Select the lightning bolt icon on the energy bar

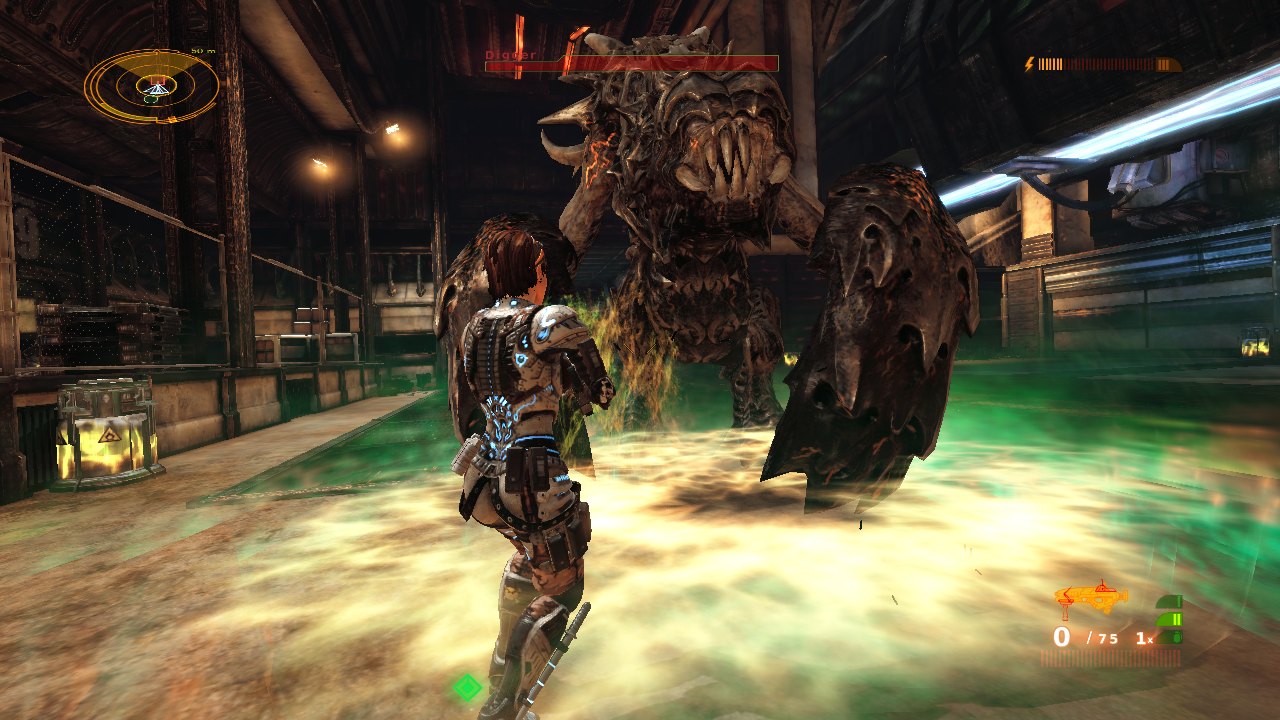pyautogui.click(x=1028, y=63)
